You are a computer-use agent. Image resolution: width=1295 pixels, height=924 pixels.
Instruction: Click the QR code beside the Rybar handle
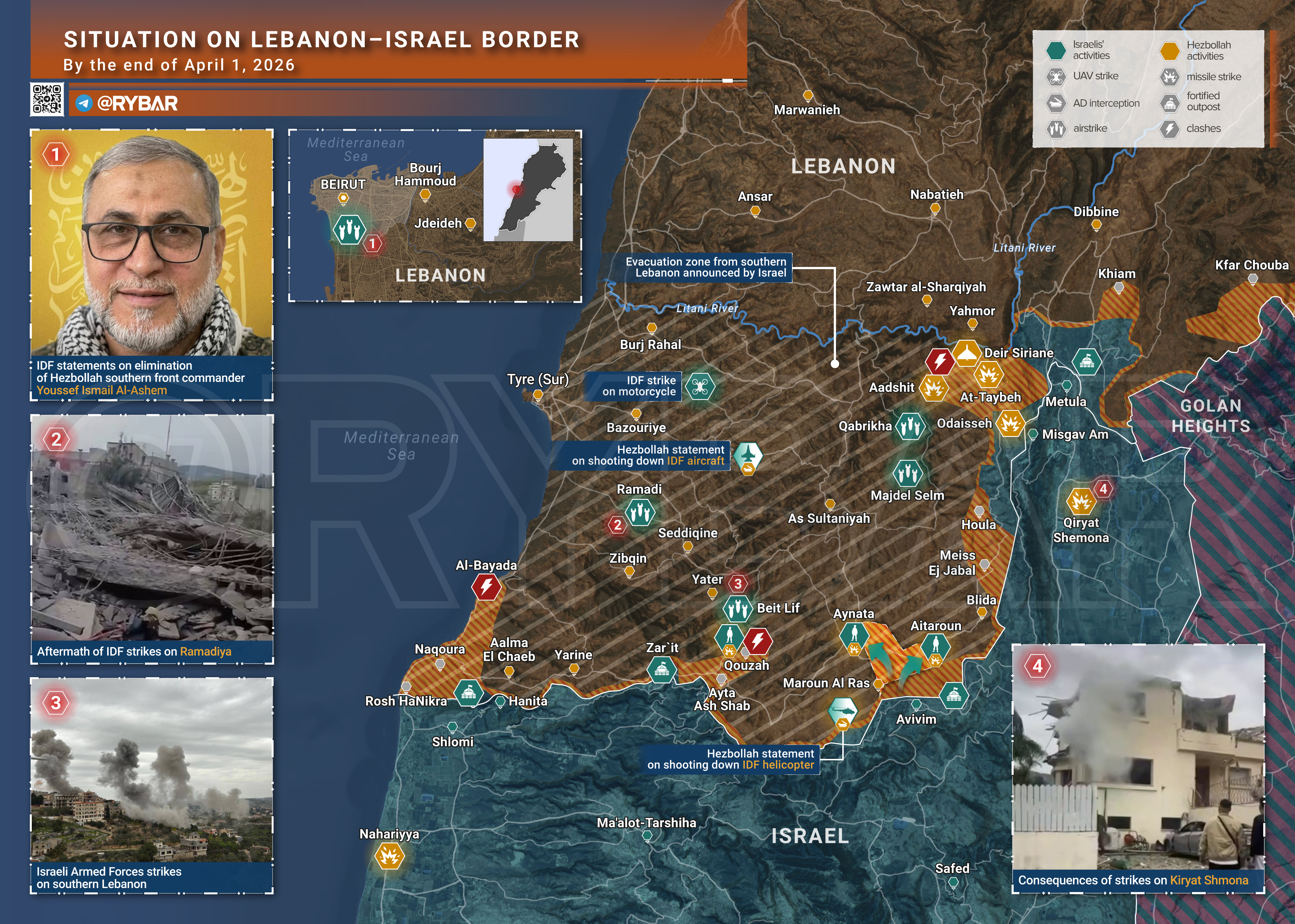(47, 99)
